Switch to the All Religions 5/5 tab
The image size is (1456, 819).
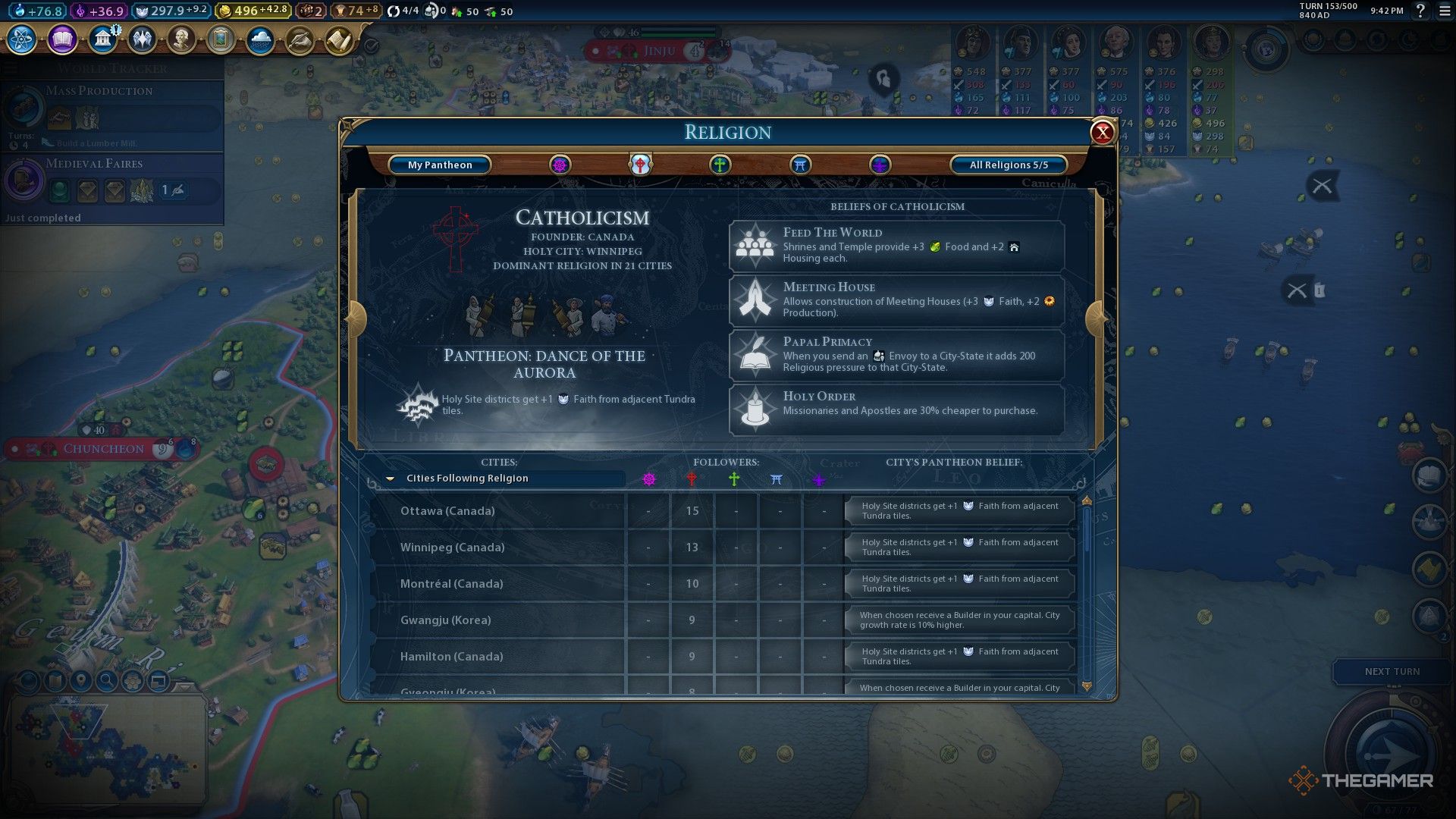(x=1009, y=165)
